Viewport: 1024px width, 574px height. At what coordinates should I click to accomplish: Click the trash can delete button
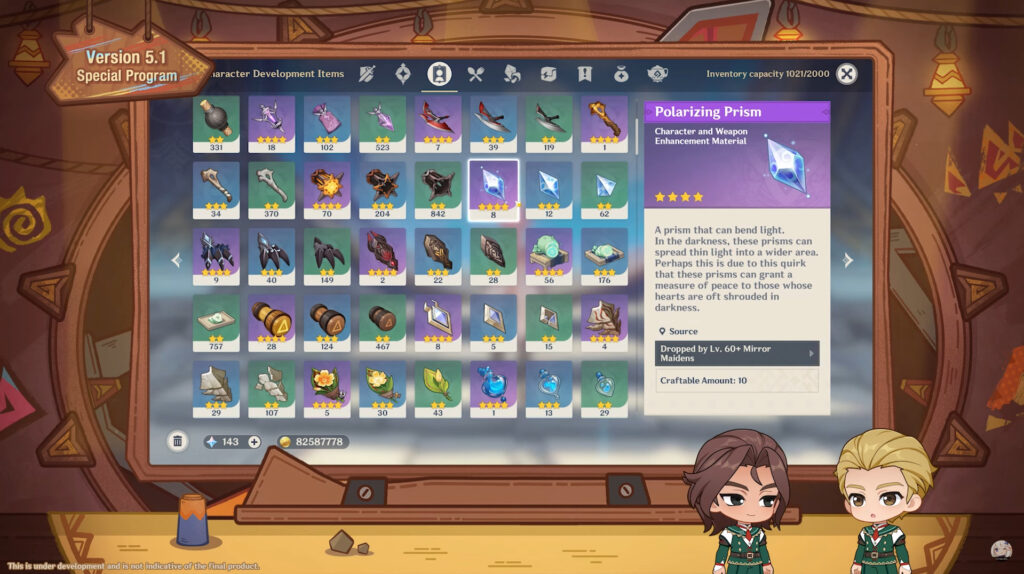pos(177,441)
